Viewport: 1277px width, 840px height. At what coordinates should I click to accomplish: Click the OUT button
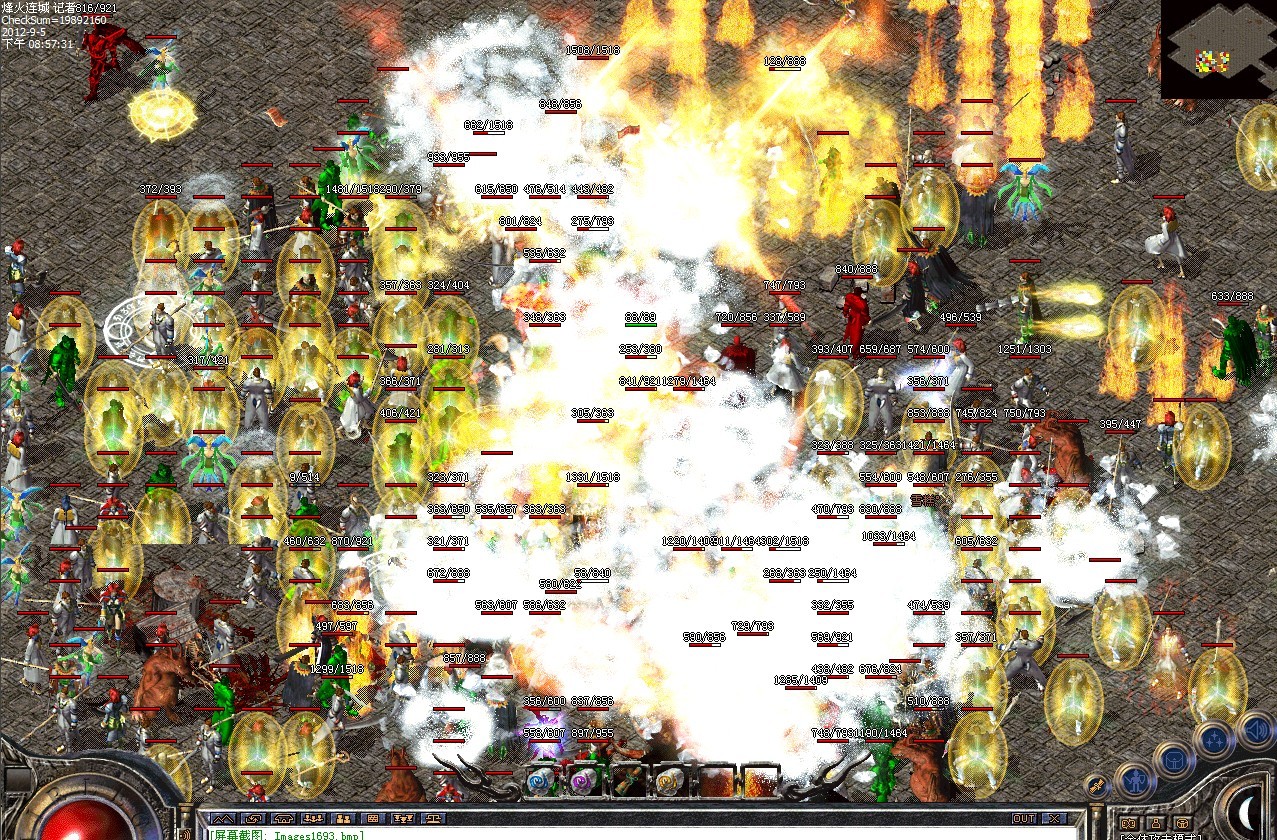[x=1023, y=819]
